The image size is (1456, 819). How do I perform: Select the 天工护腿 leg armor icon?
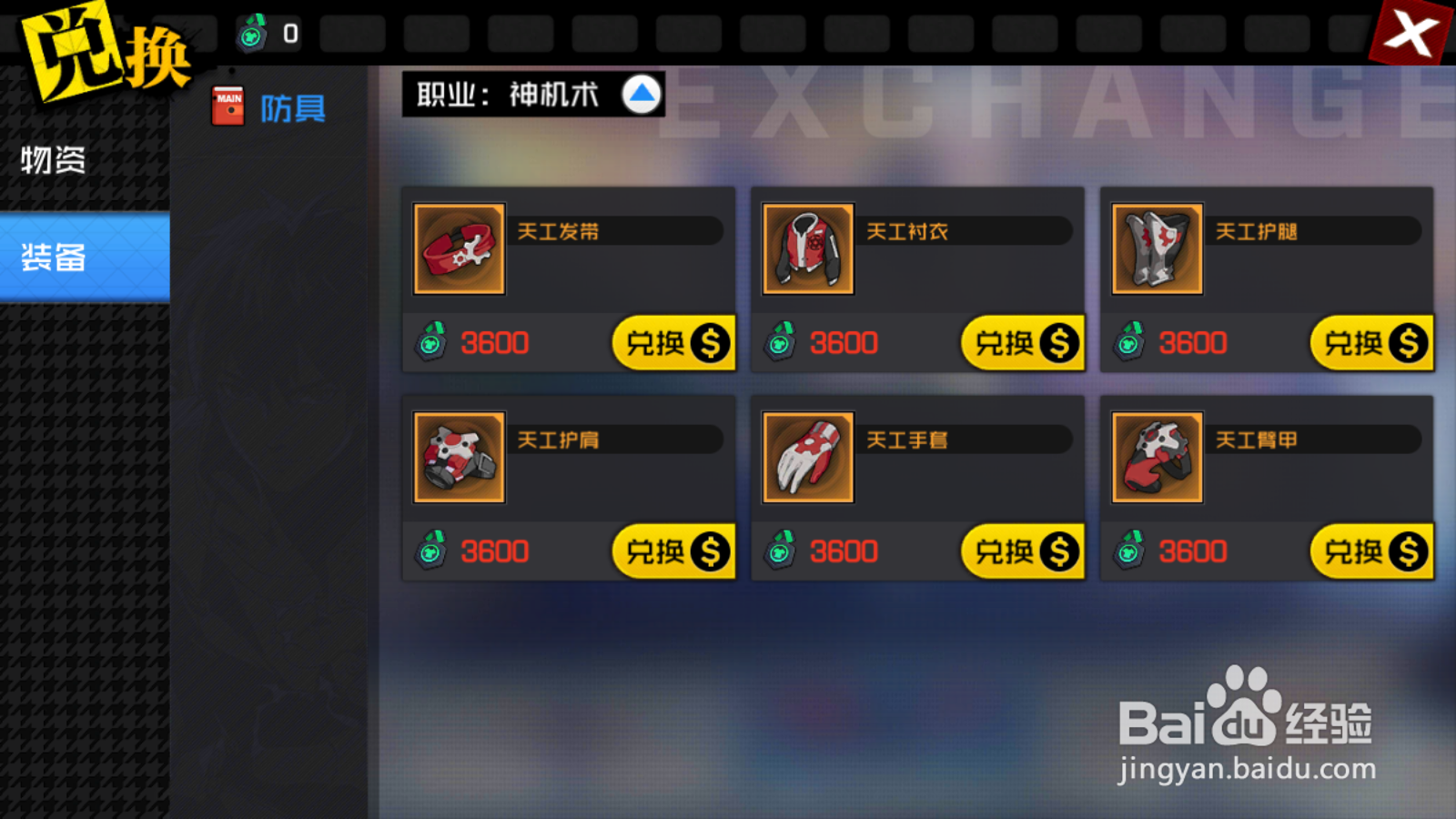pos(1157,248)
